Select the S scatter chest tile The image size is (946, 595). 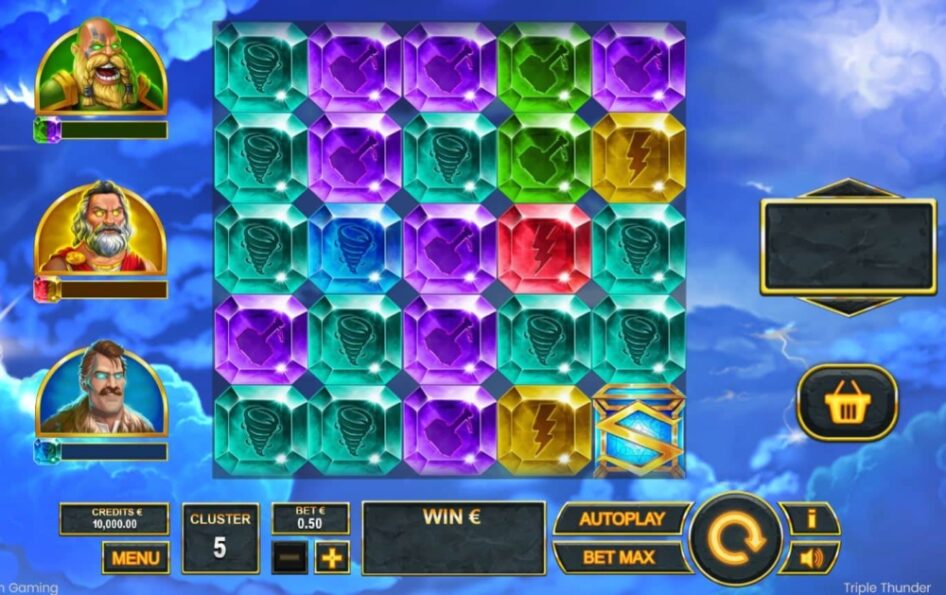638,430
